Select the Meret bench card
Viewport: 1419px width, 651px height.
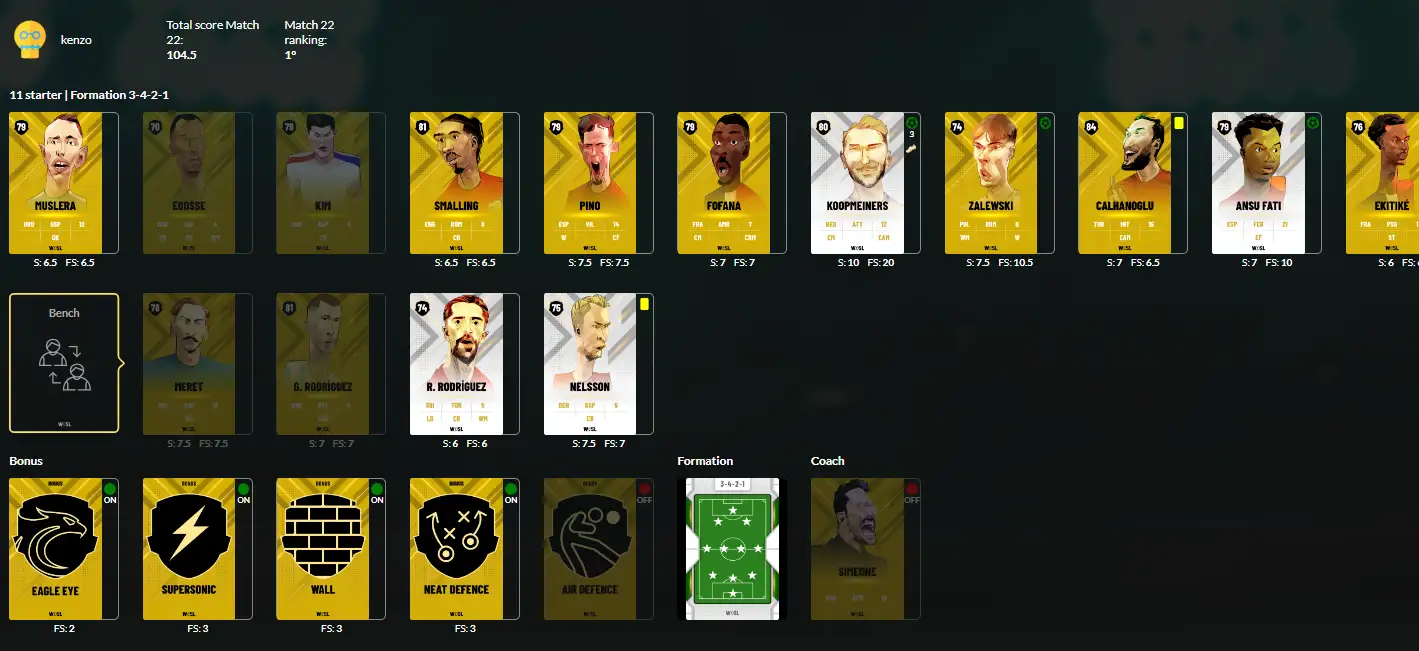point(189,363)
